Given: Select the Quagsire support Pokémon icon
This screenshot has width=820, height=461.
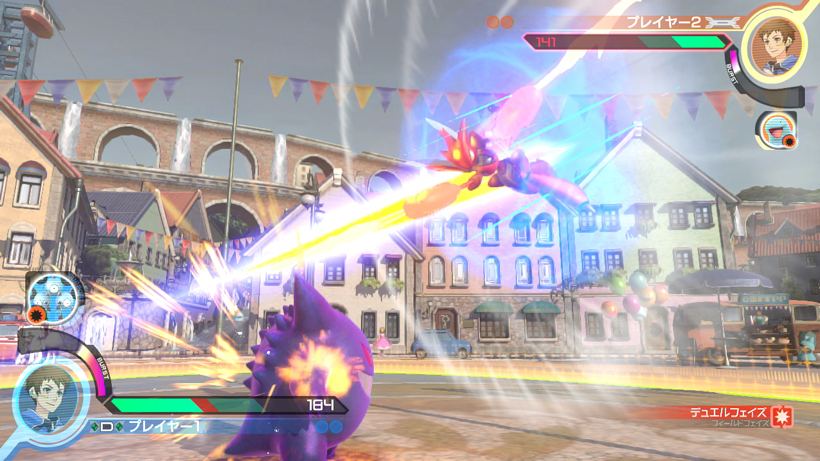Looking at the screenshot, I should (774, 128).
